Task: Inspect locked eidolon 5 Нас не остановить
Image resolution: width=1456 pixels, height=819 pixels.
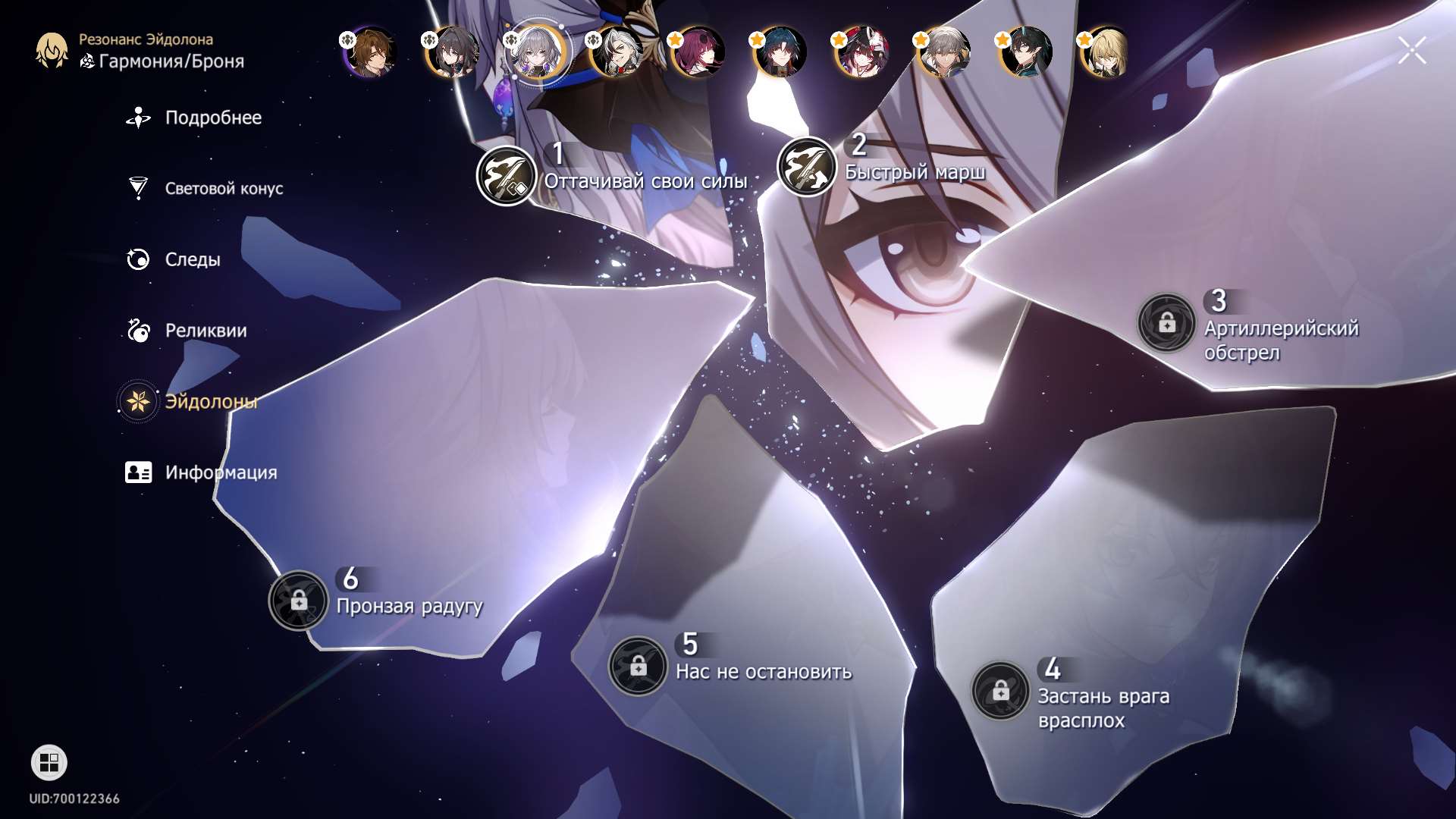Action: click(x=638, y=666)
